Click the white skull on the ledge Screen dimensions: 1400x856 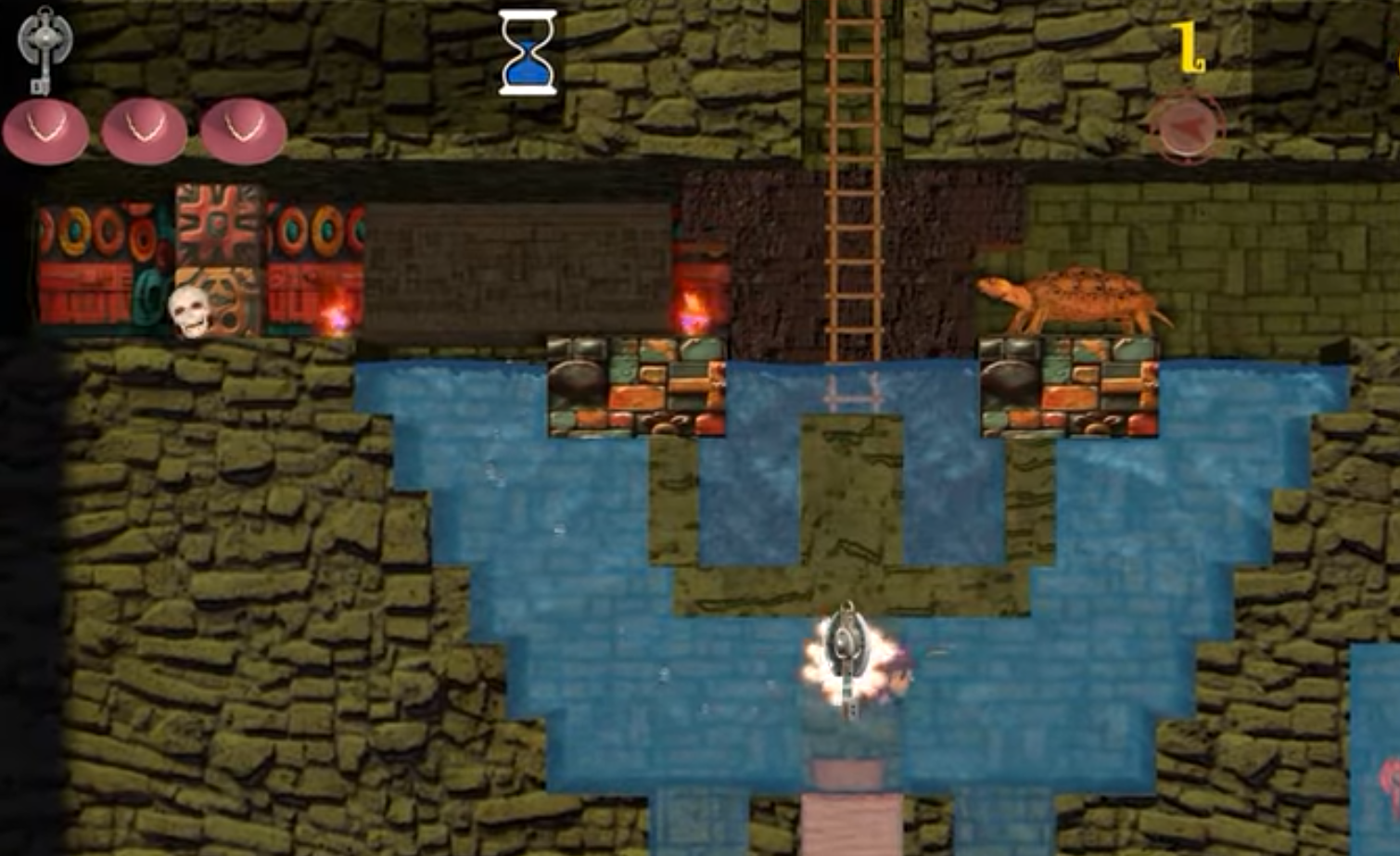click(189, 311)
